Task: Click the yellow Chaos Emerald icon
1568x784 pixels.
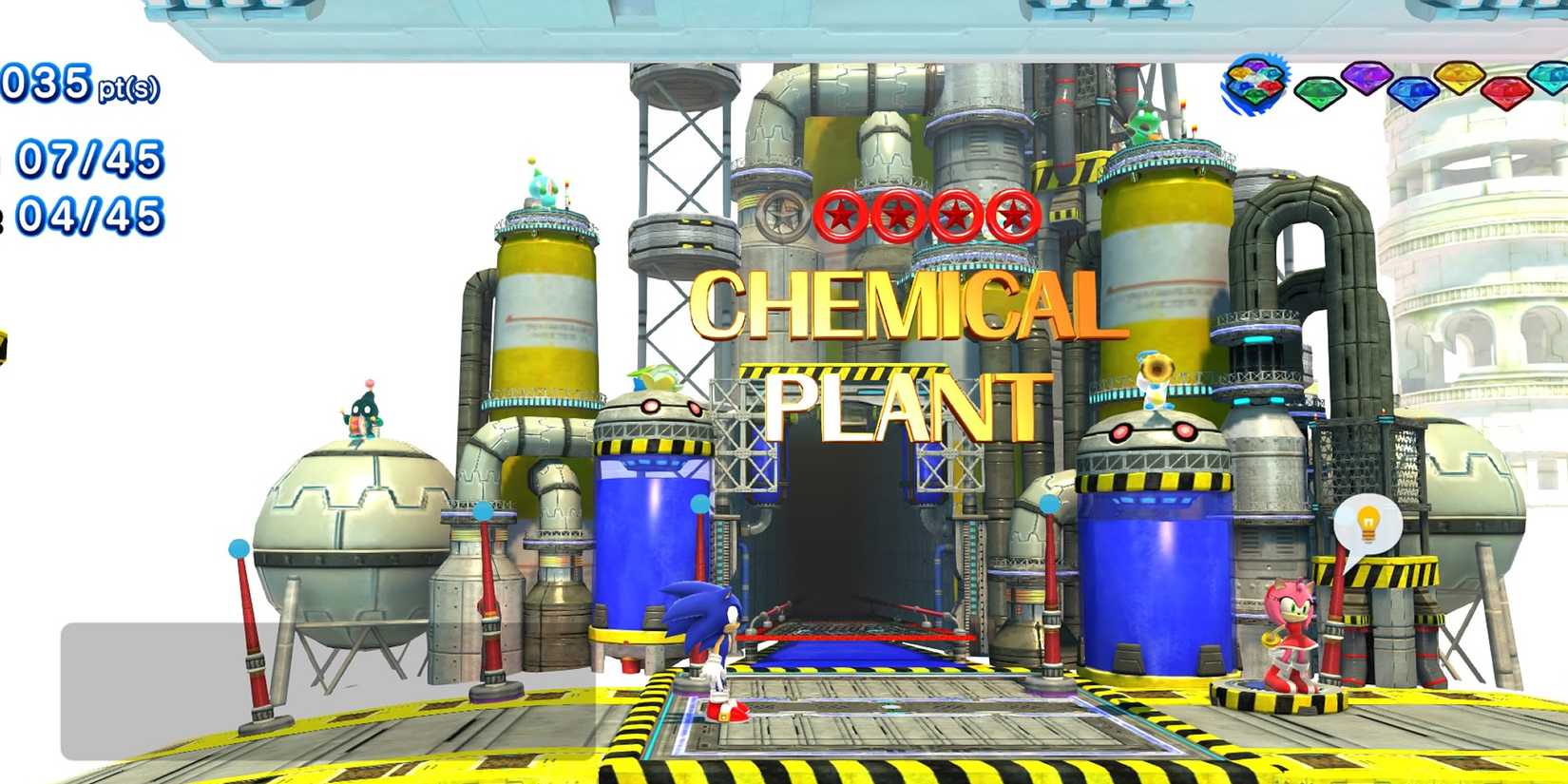Action: pyautogui.click(x=1459, y=81)
